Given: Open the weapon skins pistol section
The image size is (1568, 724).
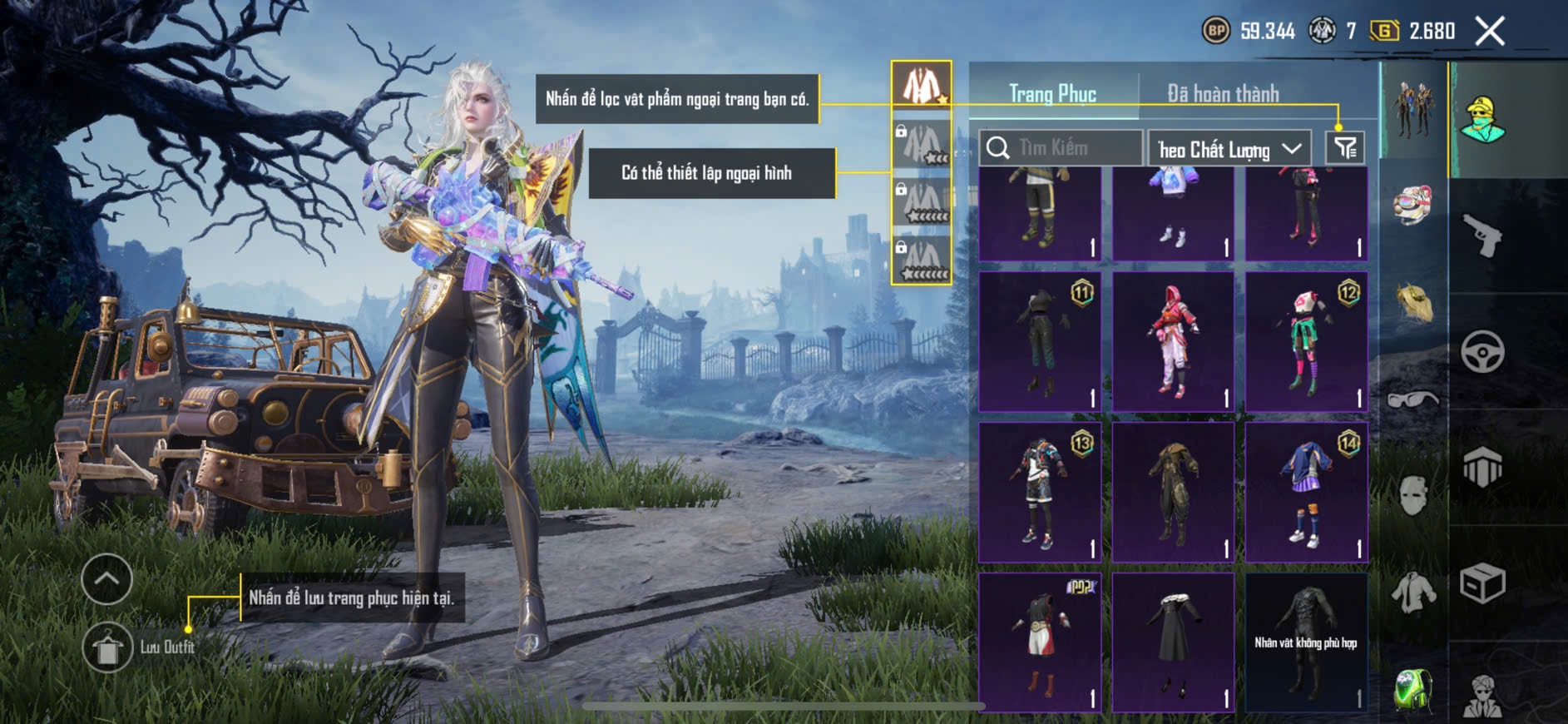Looking at the screenshot, I should pos(1483,236).
